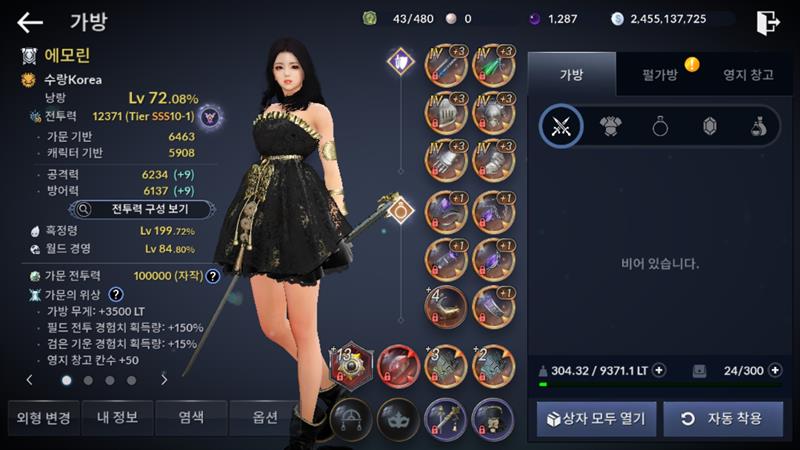Open the 영지 창고 tab

point(747,74)
